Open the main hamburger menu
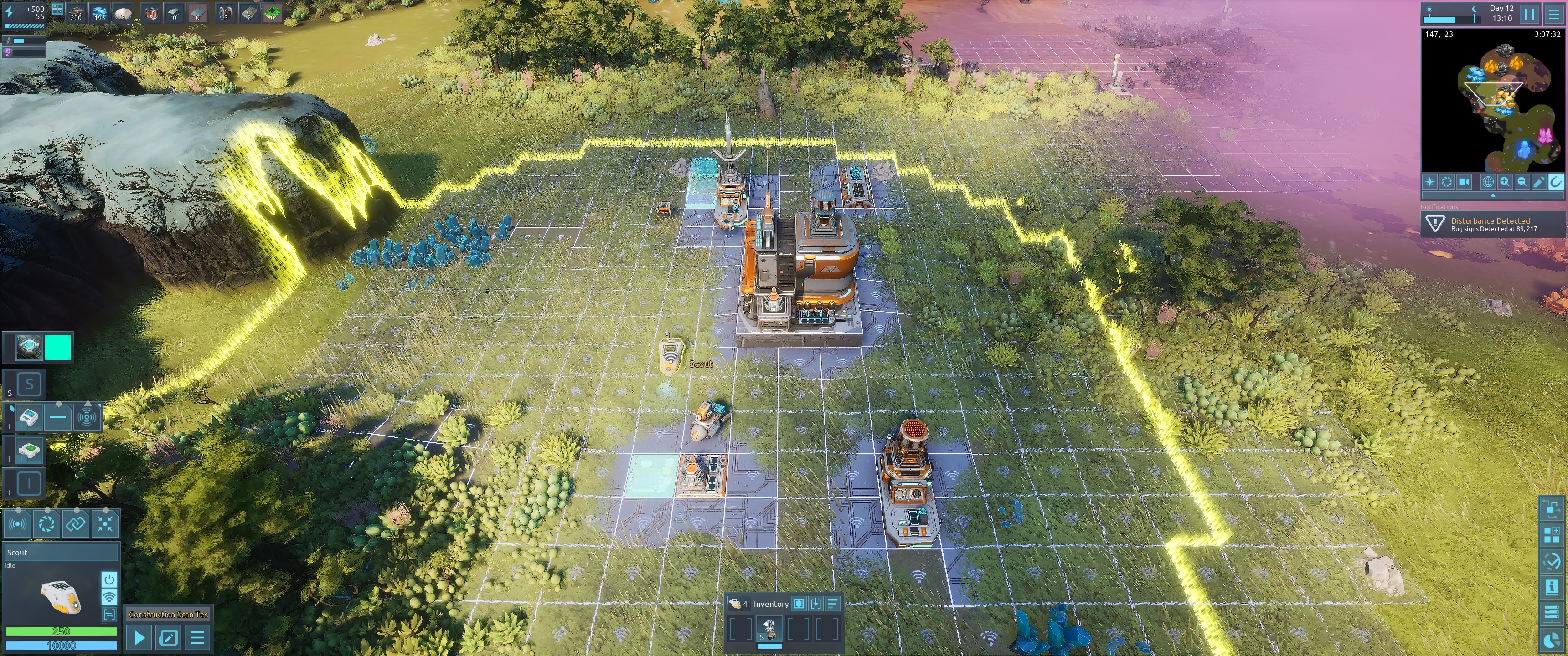Screen dimensions: 1568x656 tap(1554, 13)
